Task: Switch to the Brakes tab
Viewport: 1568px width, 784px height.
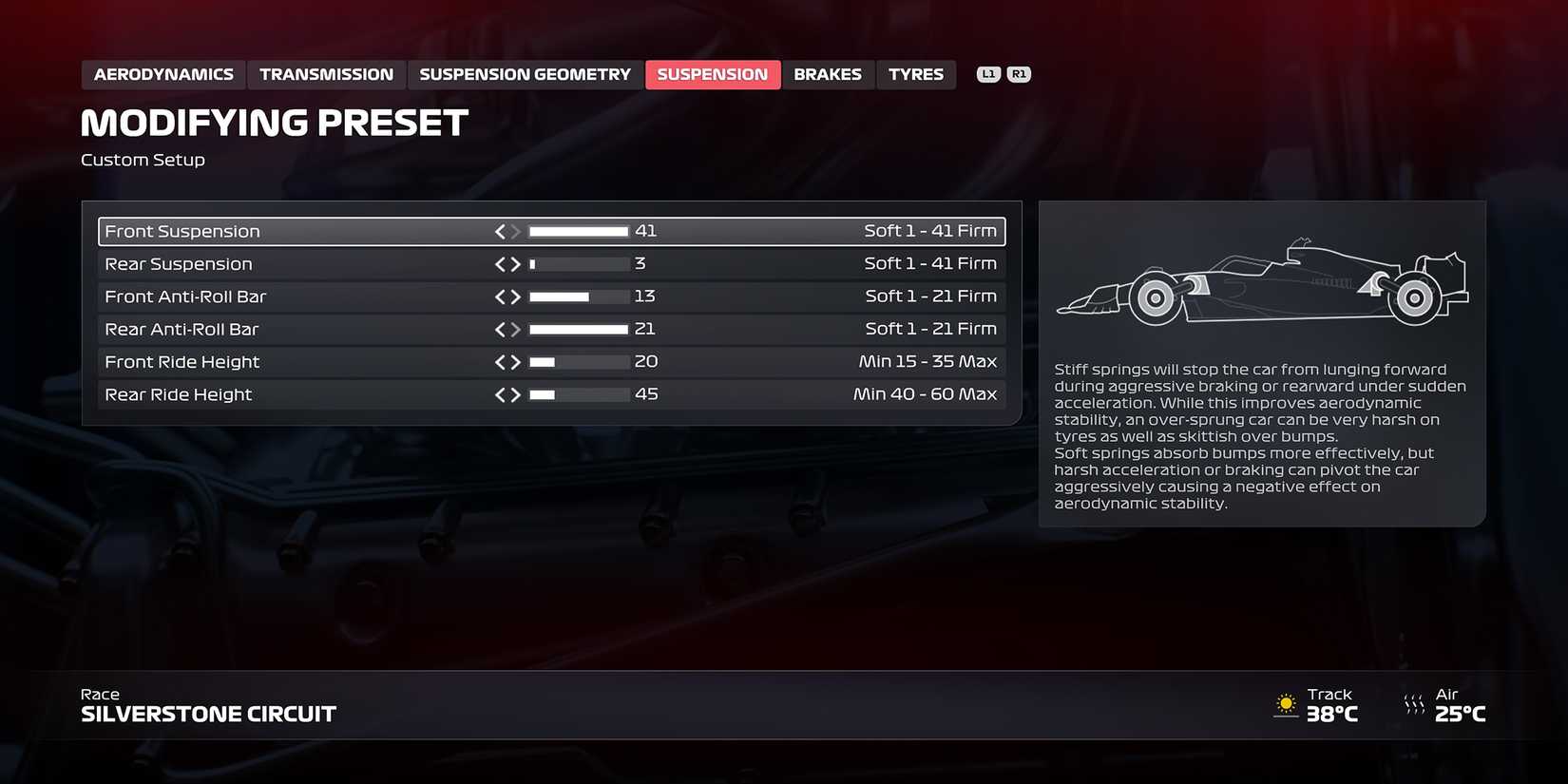Action: pyautogui.click(x=828, y=73)
